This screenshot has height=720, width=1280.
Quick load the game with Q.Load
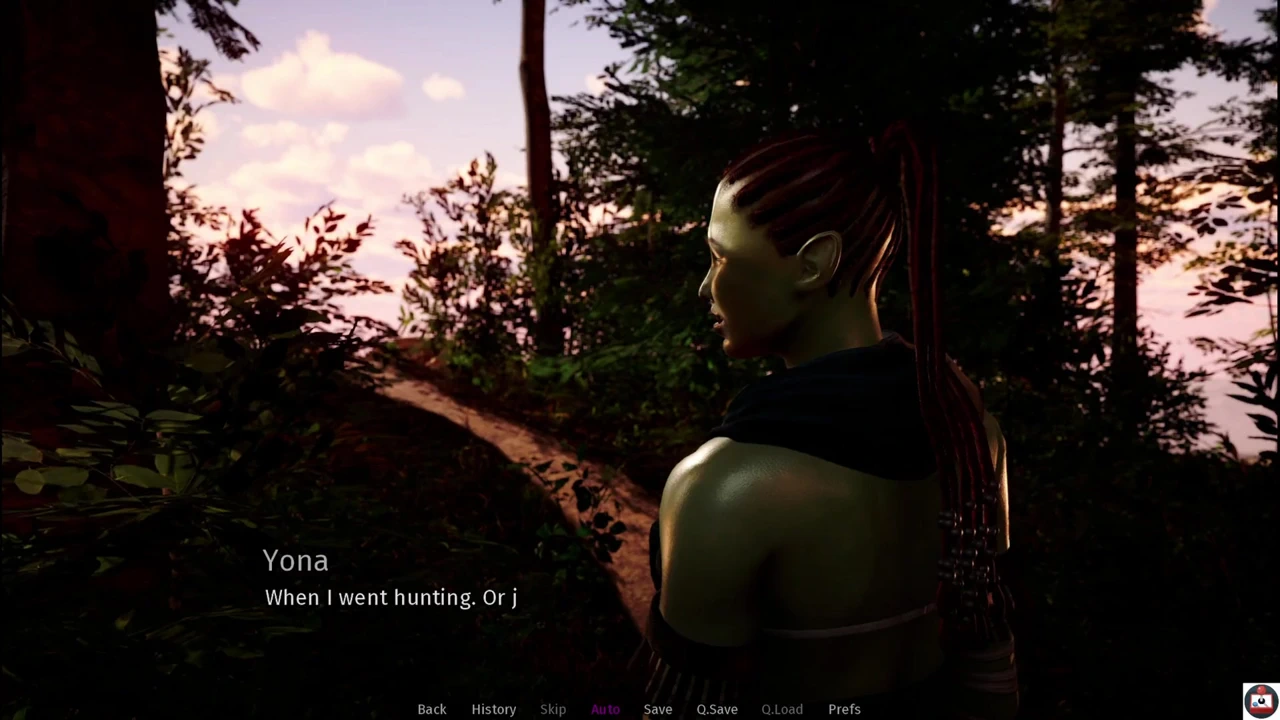pos(781,709)
